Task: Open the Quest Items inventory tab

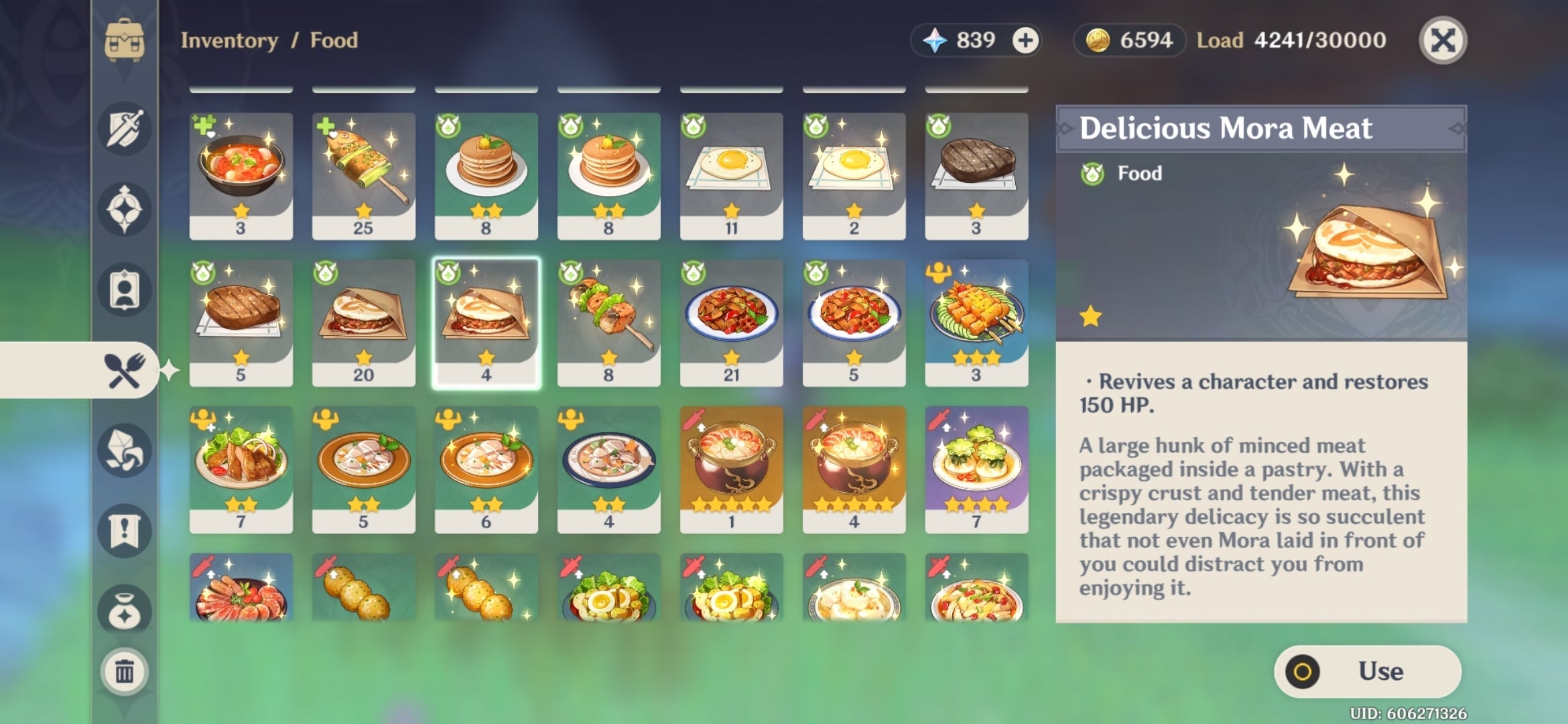Action: pyautogui.click(x=124, y=530)
